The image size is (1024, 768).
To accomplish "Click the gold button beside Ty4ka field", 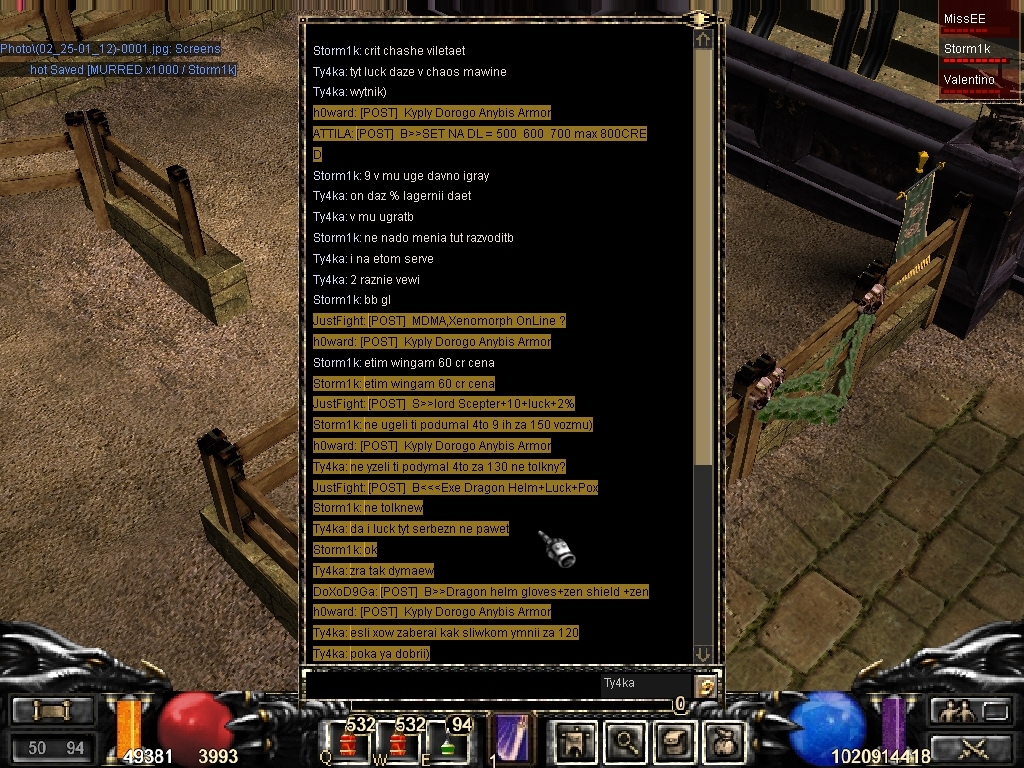I will 706,686.
